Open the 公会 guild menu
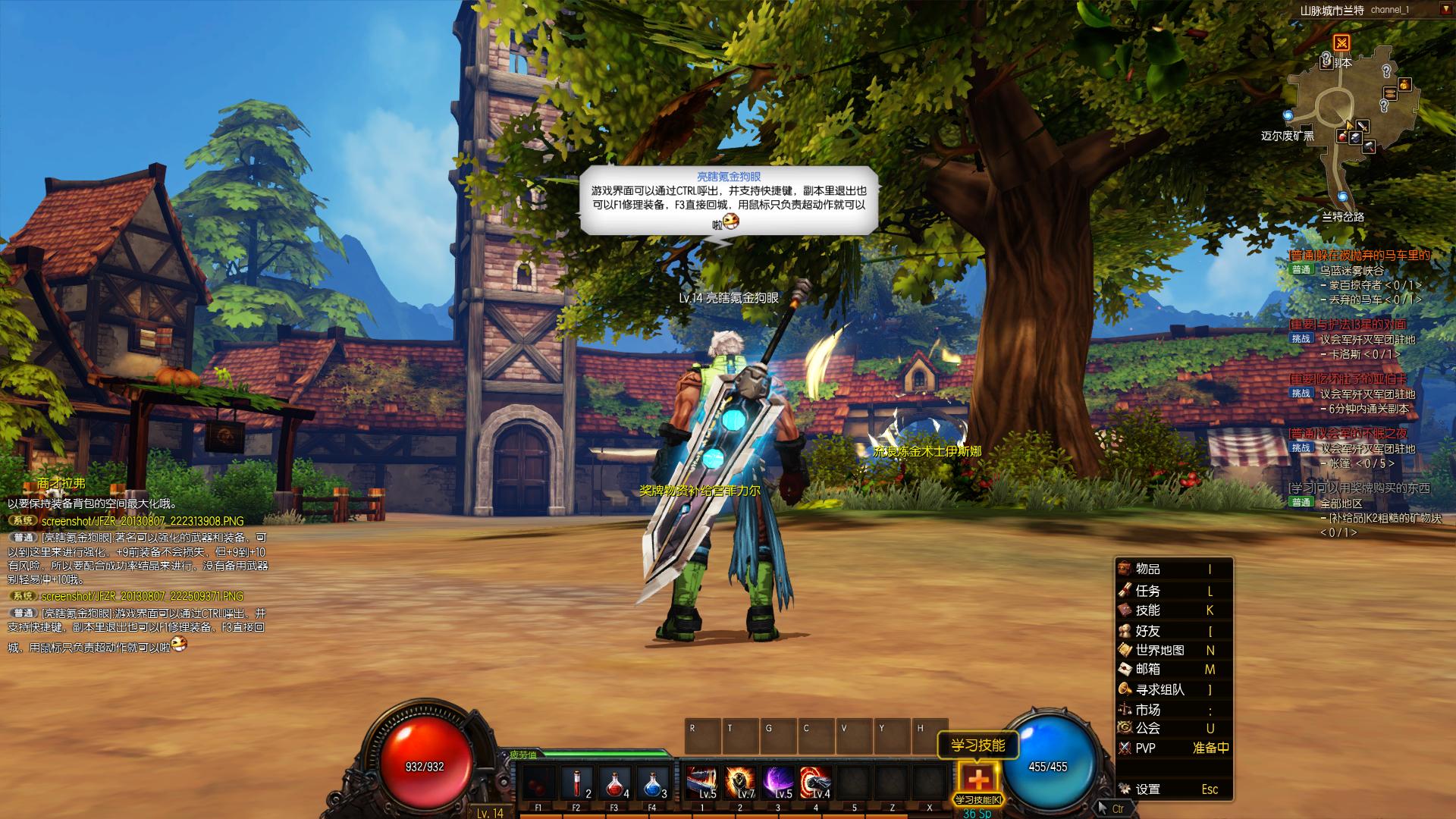Screen dimensions: 1456x819 1147,728
